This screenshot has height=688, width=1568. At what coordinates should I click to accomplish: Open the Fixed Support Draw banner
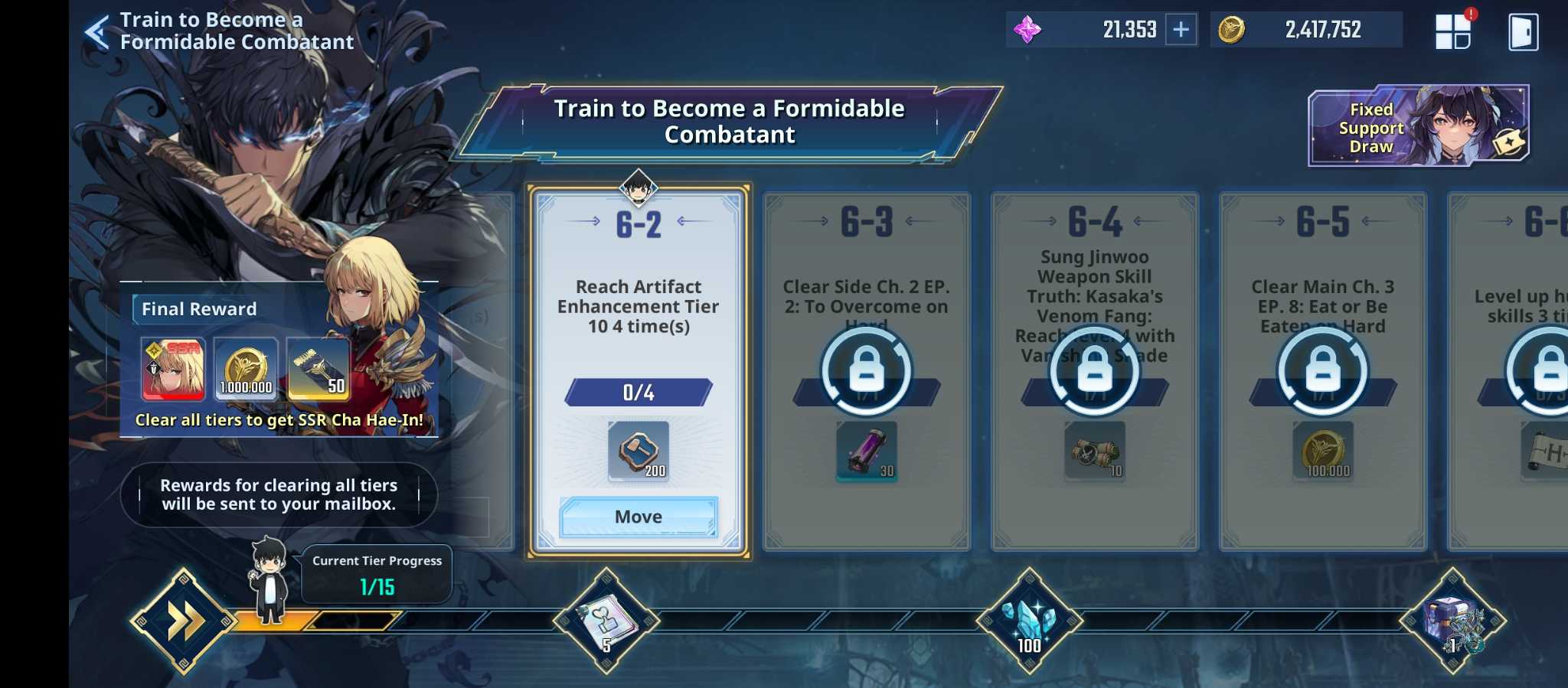coord(1418,126)
